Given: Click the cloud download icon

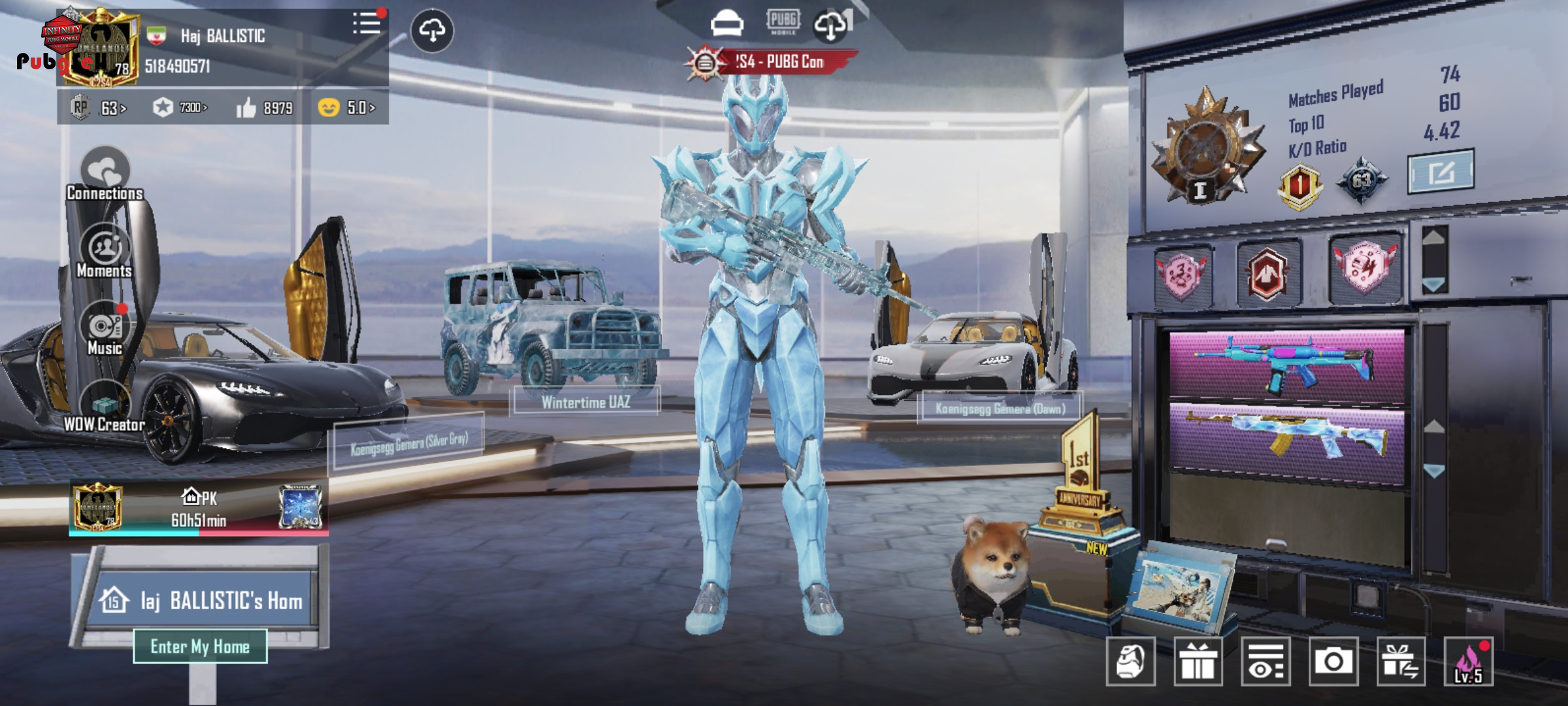Looking at the screenshot, I should [x=432, y=30].
